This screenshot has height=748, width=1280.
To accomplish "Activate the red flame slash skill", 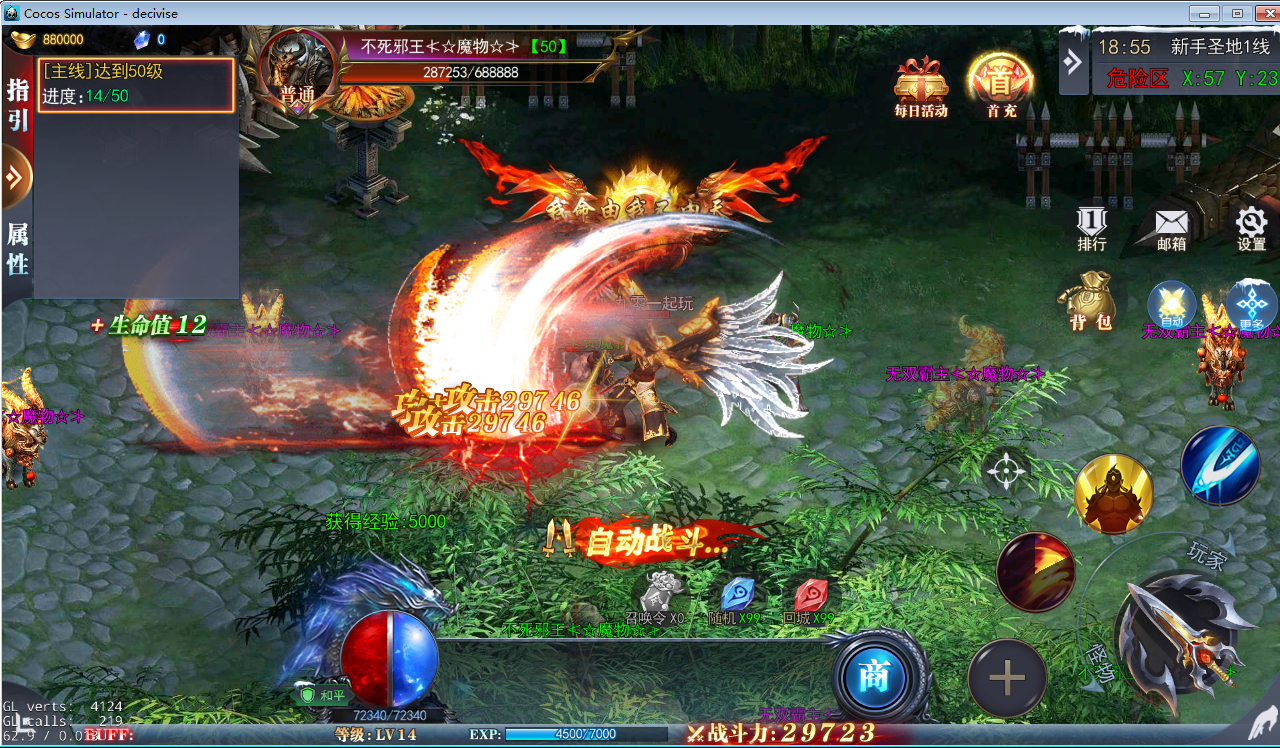I will pos(1035,572).
